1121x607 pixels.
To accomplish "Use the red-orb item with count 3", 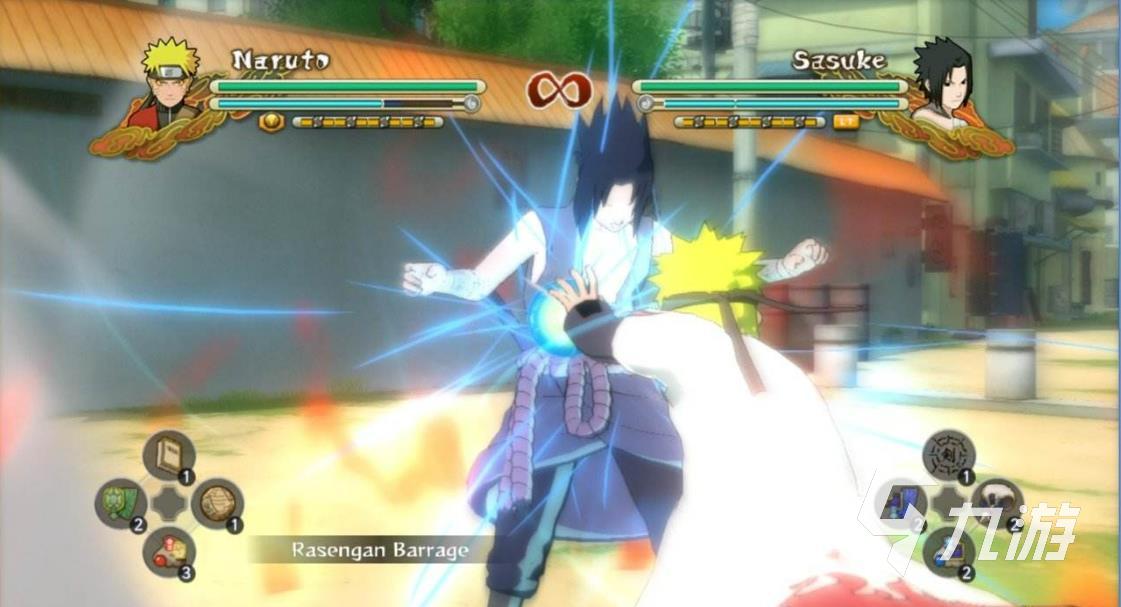I will pos(167,550).
